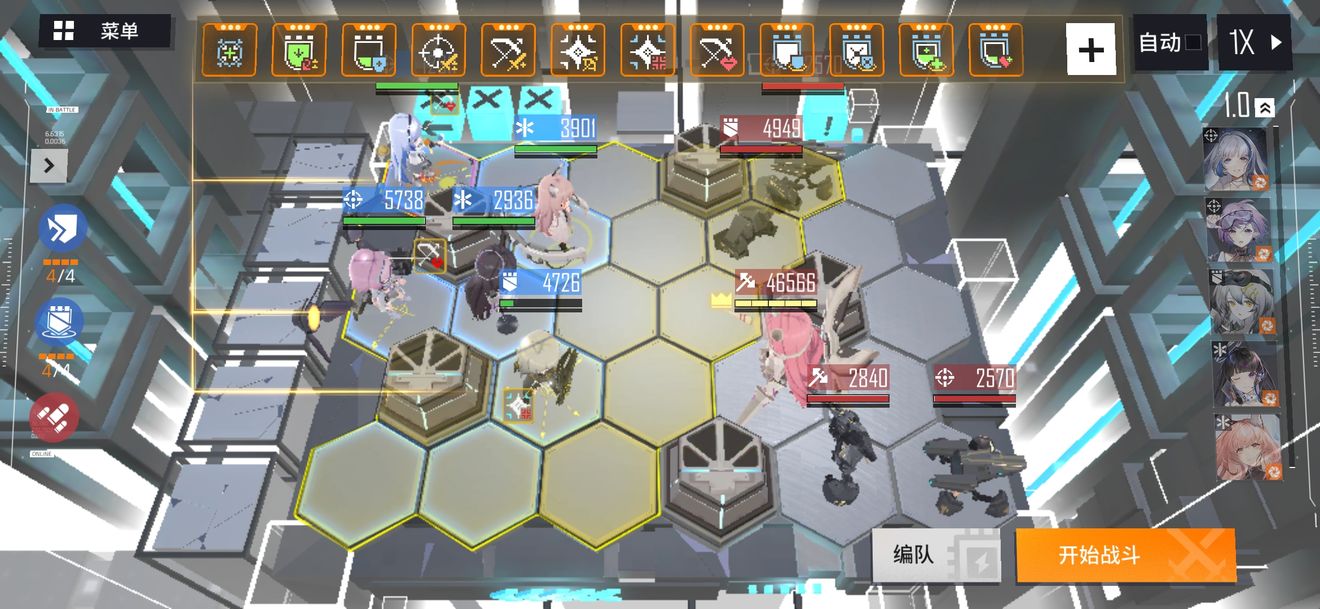
Task: Select the pink-haired character portrait
Action: (1246, 446)
